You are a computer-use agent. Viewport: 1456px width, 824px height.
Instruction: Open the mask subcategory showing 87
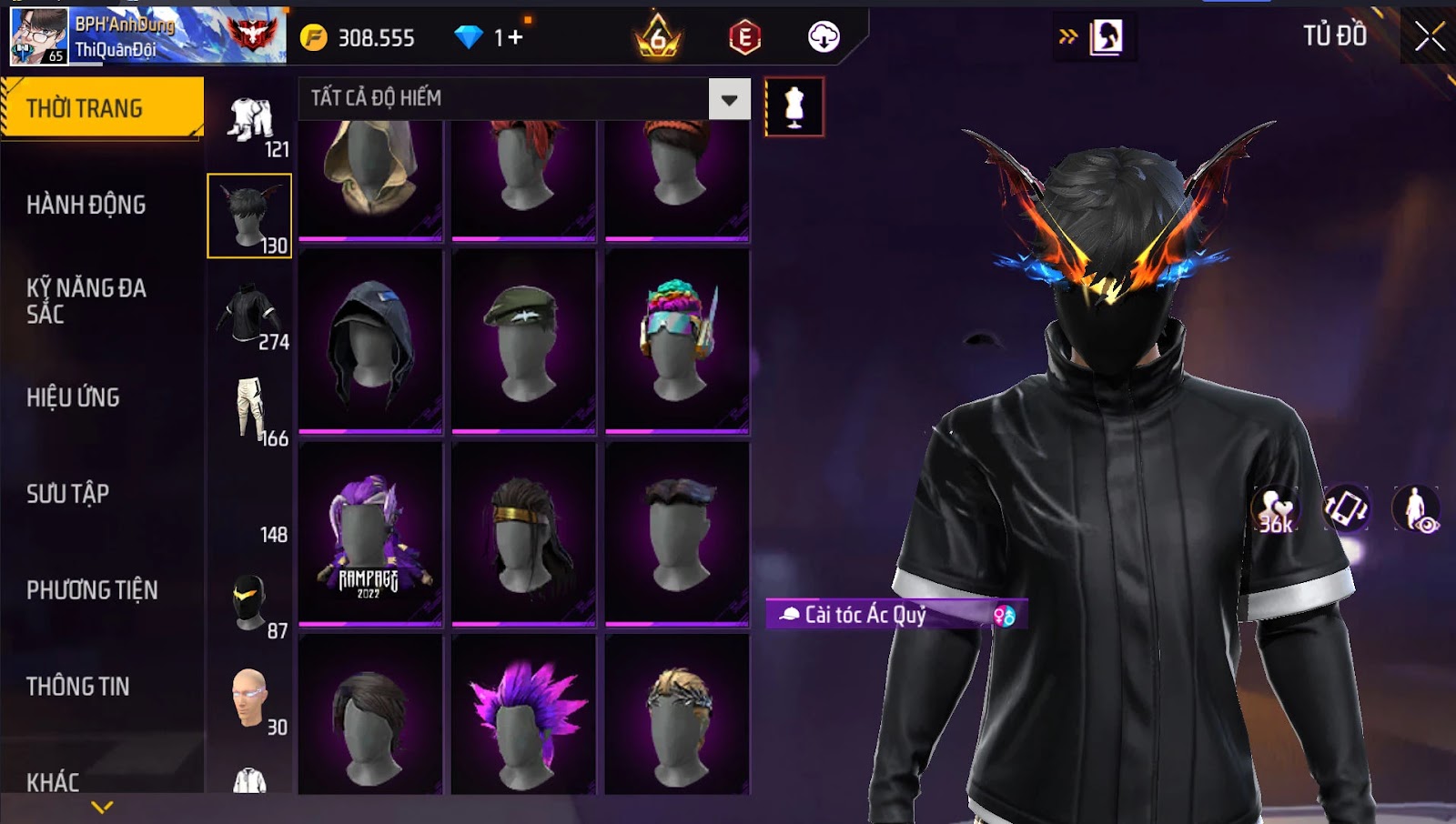[251, 603]
